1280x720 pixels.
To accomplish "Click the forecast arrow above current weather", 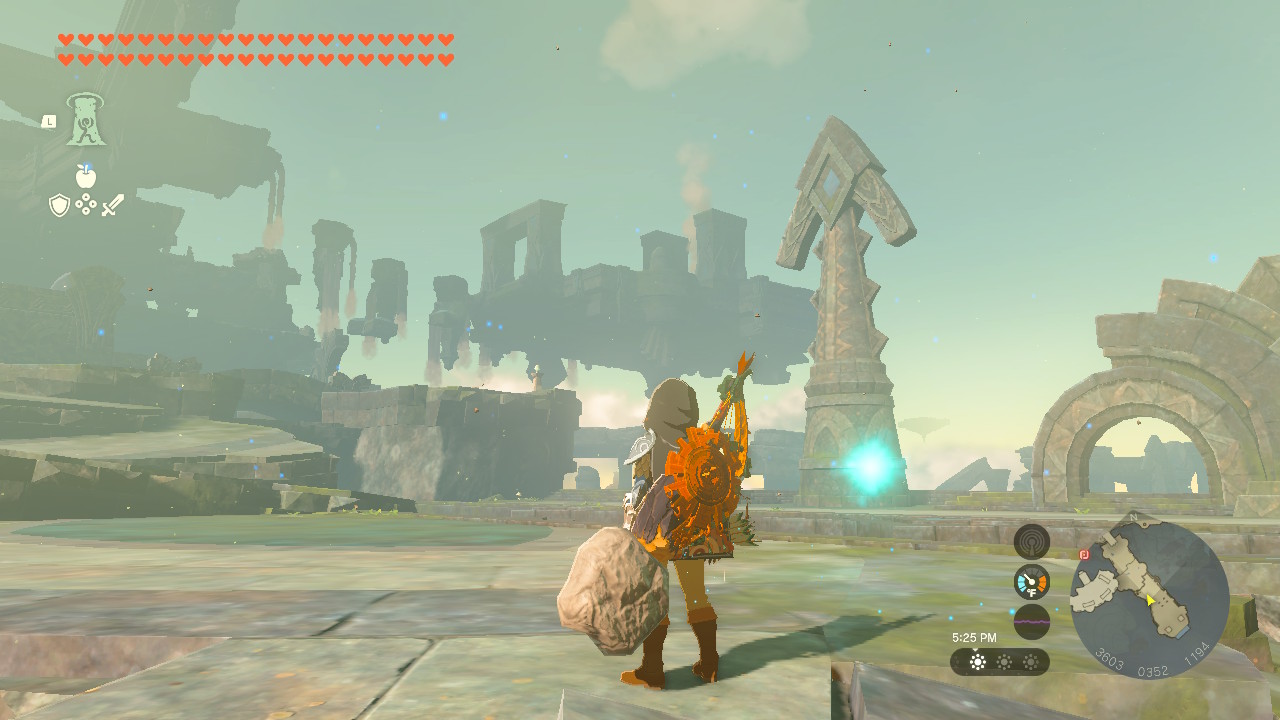I will (975, 650).
